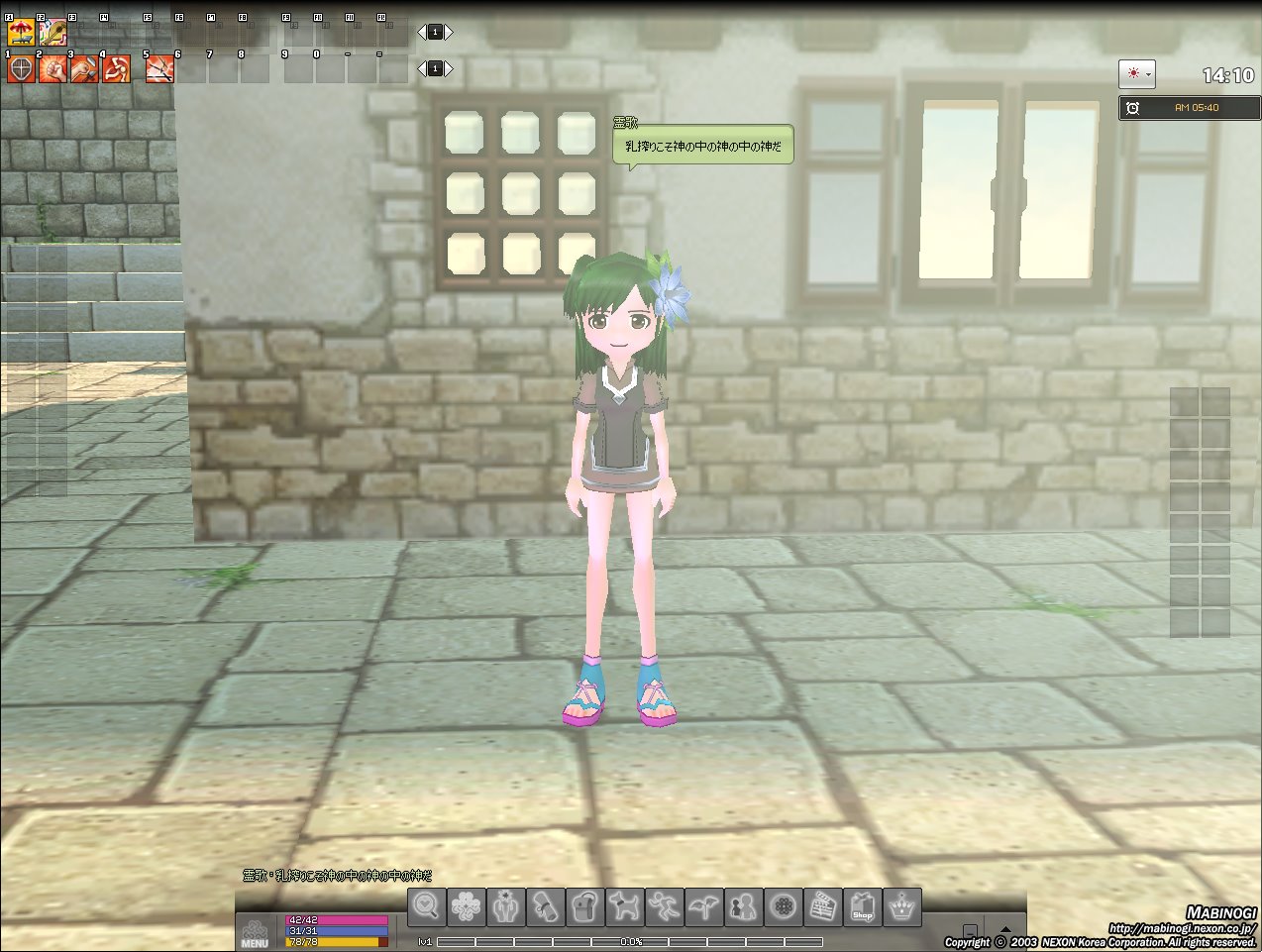Use the beach umbrella rest skill on F1
Image resolution: width=1262 pixels, height=952 pixels.
[21, 33]
